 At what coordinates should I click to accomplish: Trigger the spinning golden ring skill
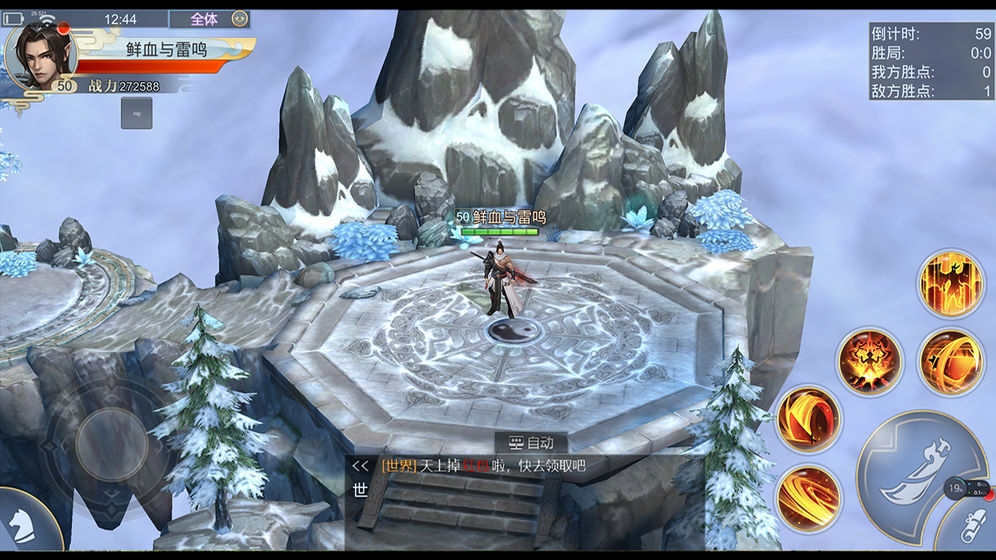pyautogui.click(x=951, y=361)
